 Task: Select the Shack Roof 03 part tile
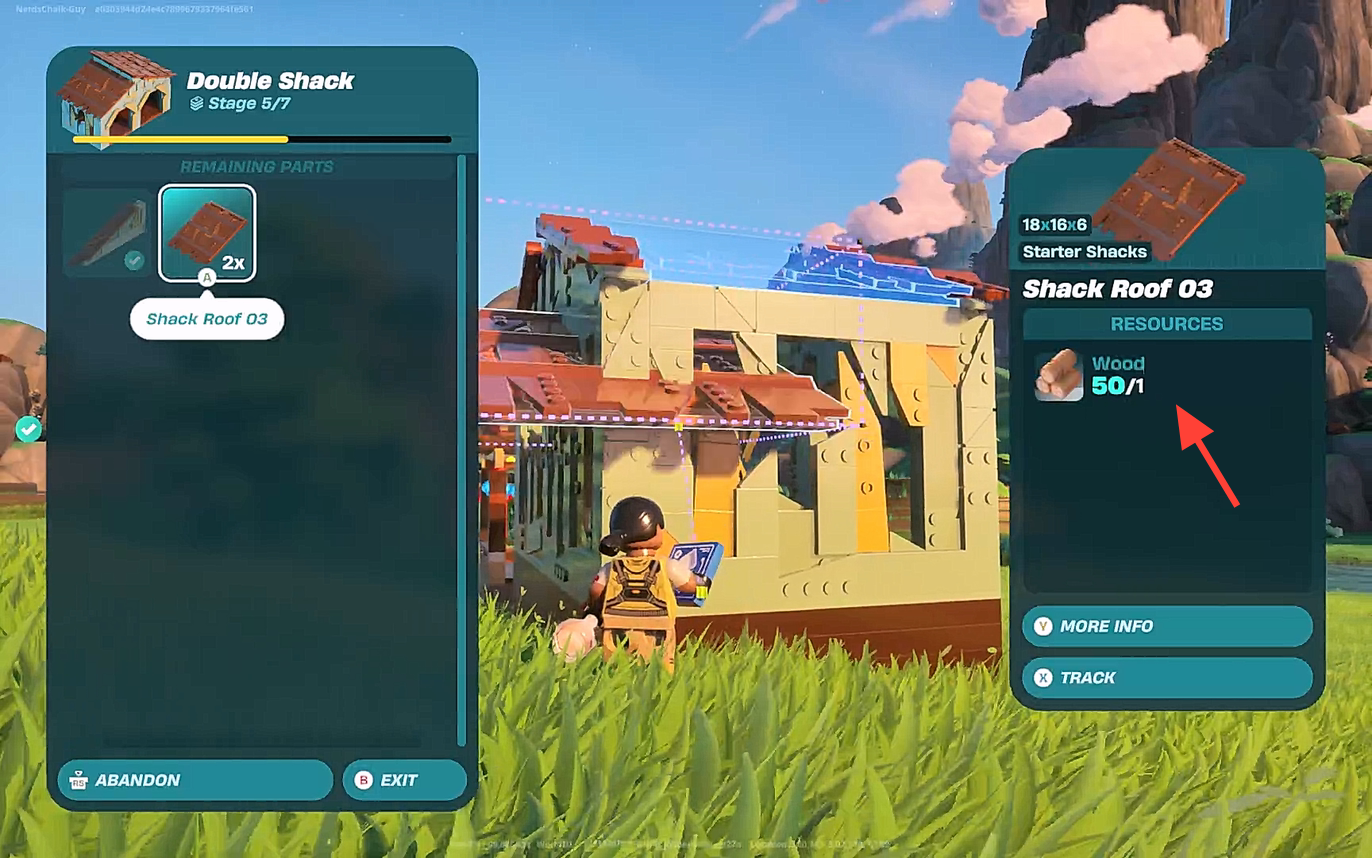(207, 233)
